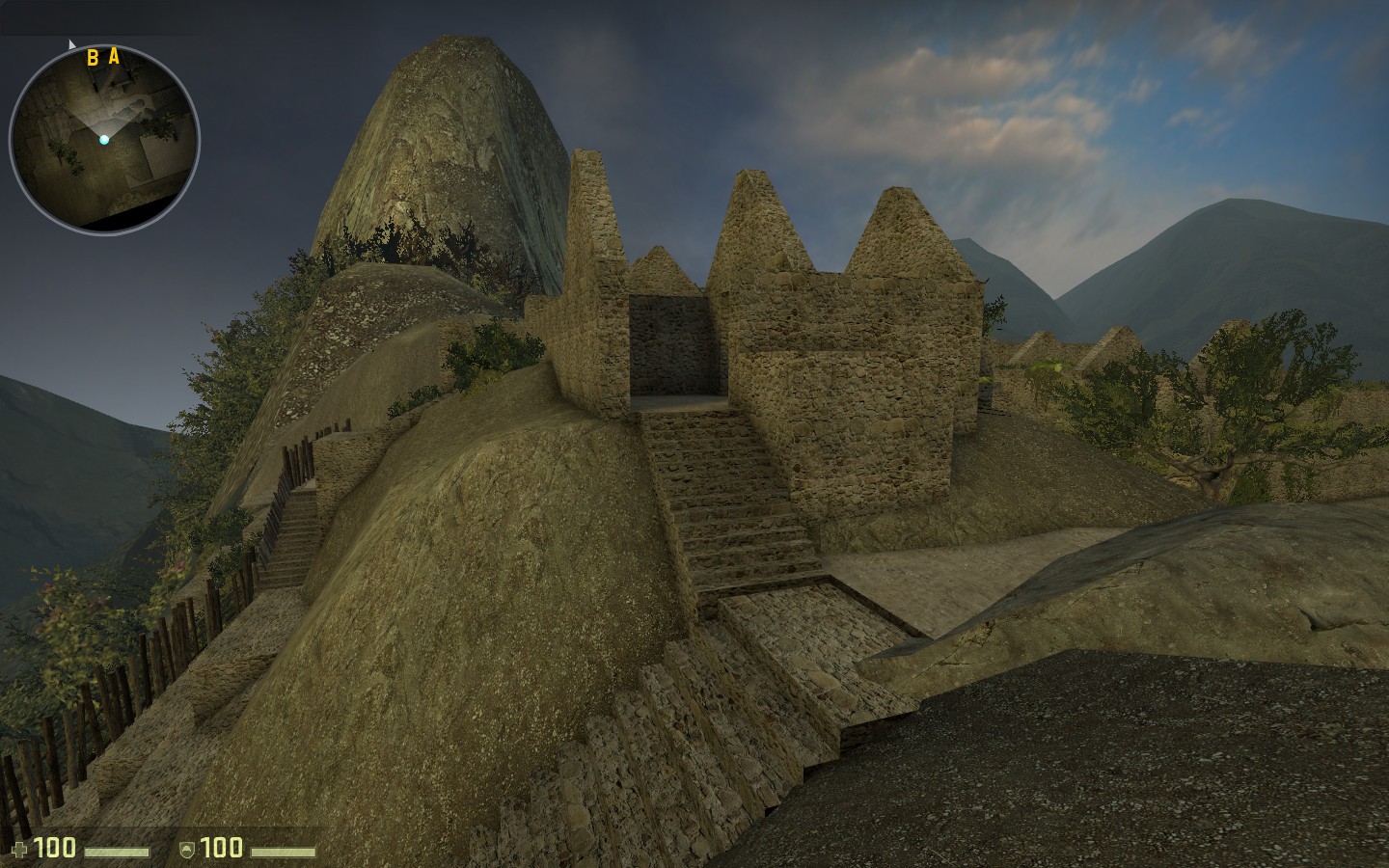Click the armor shield helmet icon
The width and height of the screenshot is (1389, 868).
pos(189,851)
